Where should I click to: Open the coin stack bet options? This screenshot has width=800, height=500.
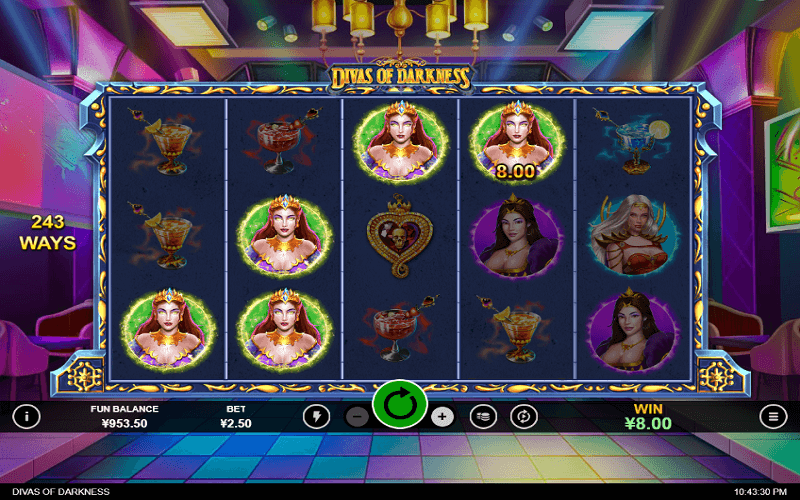[483, 416]
